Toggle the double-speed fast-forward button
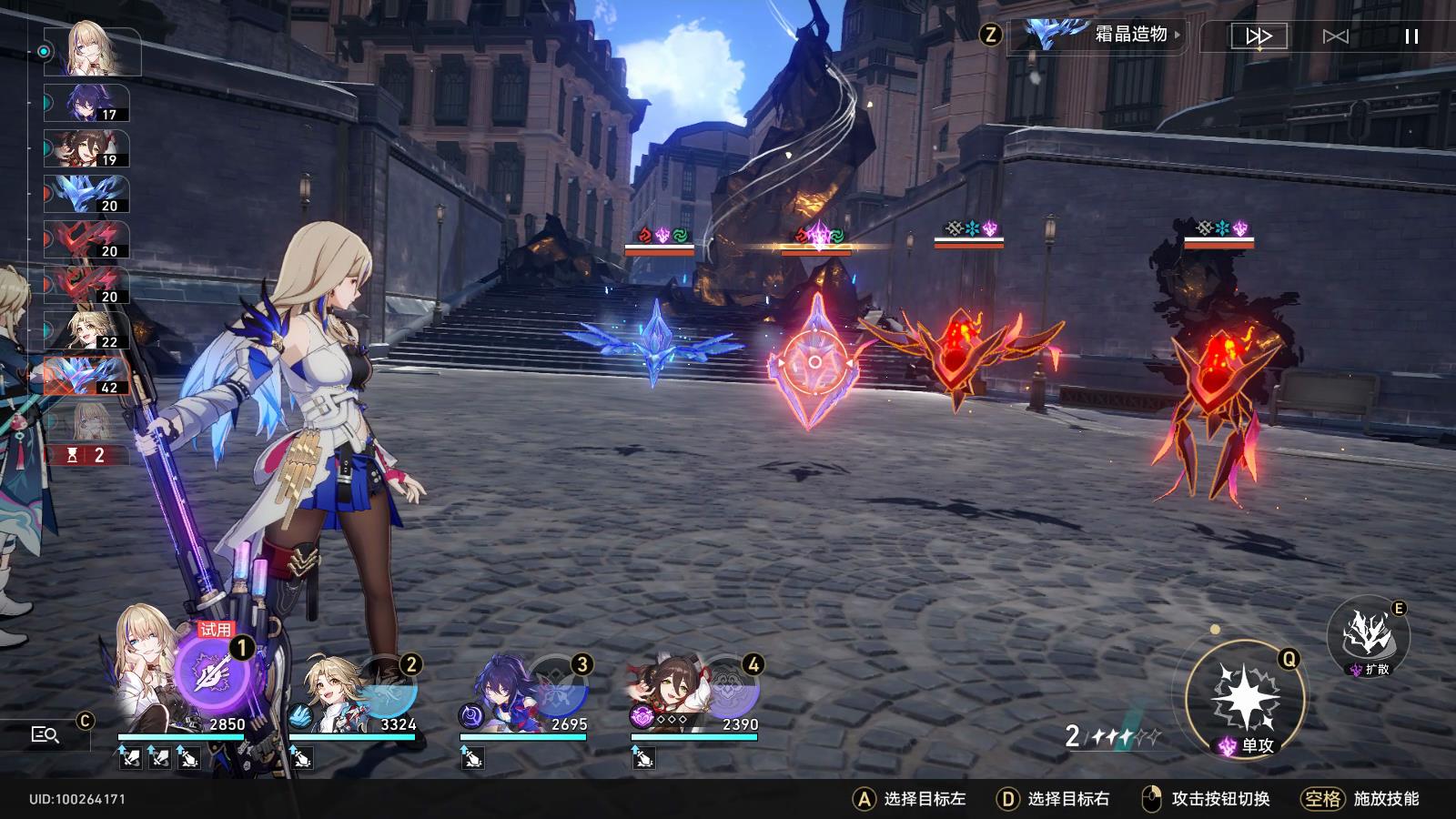The height and width of the screenshot is (819, 1456). coord(1259,36)
